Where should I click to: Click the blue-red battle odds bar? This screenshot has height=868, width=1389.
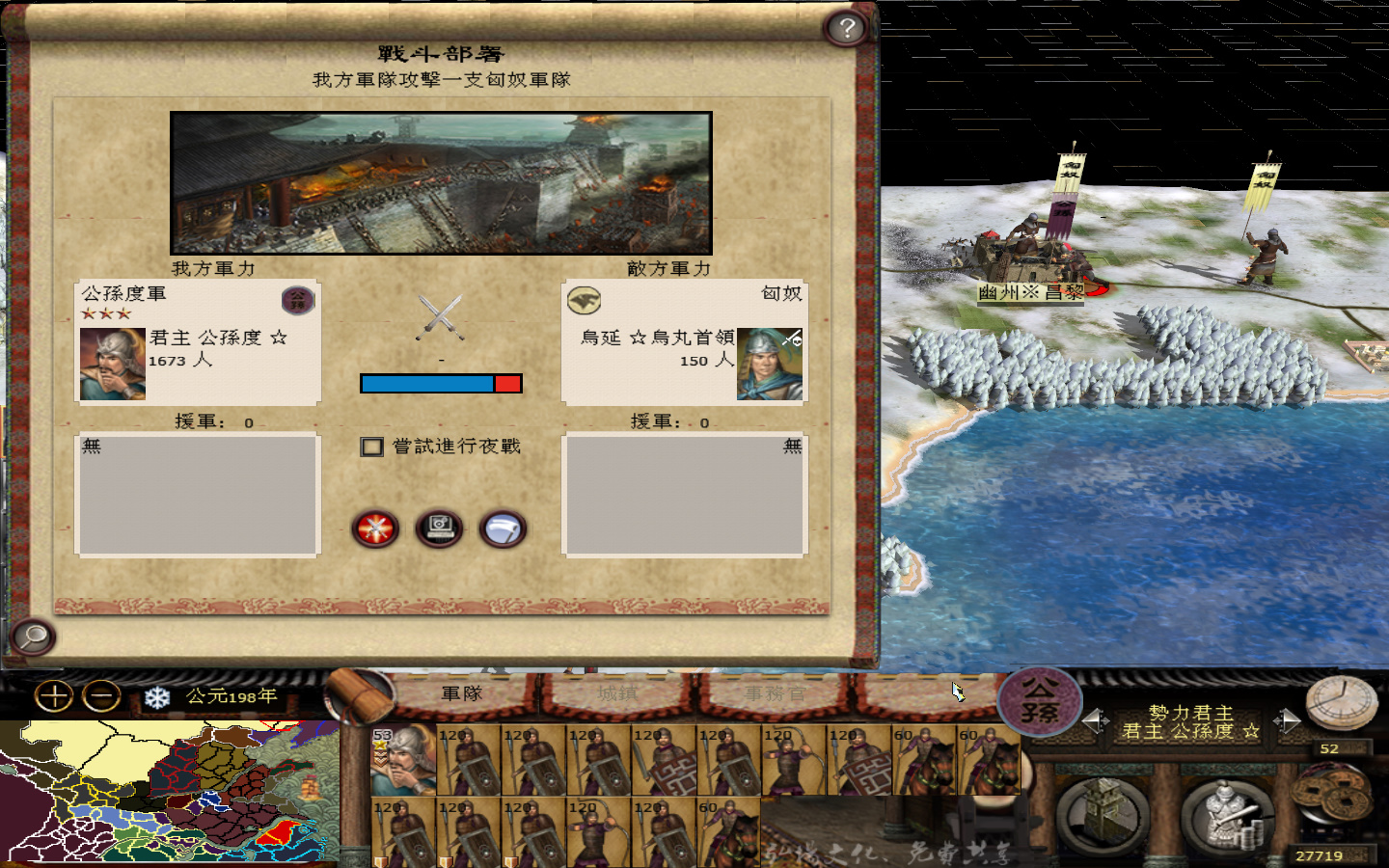(x=442, y=383)
